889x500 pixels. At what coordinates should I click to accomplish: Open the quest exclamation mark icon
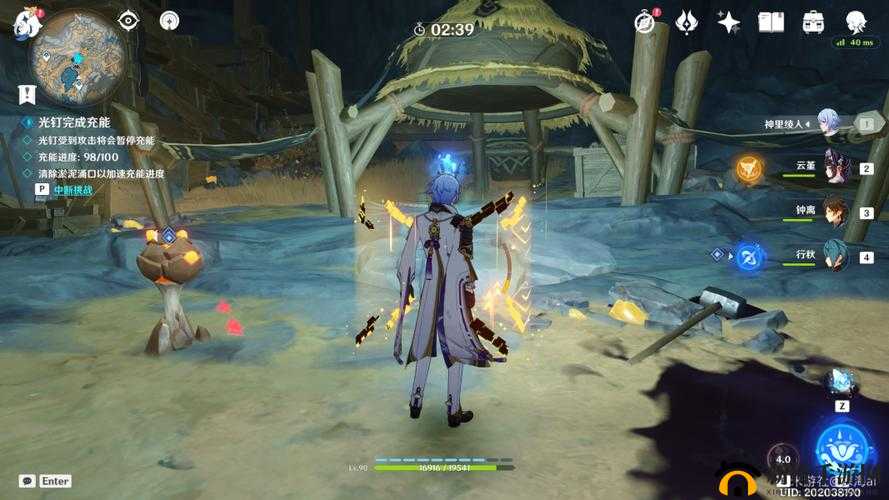pyautogui.click(x=26, y=95)
